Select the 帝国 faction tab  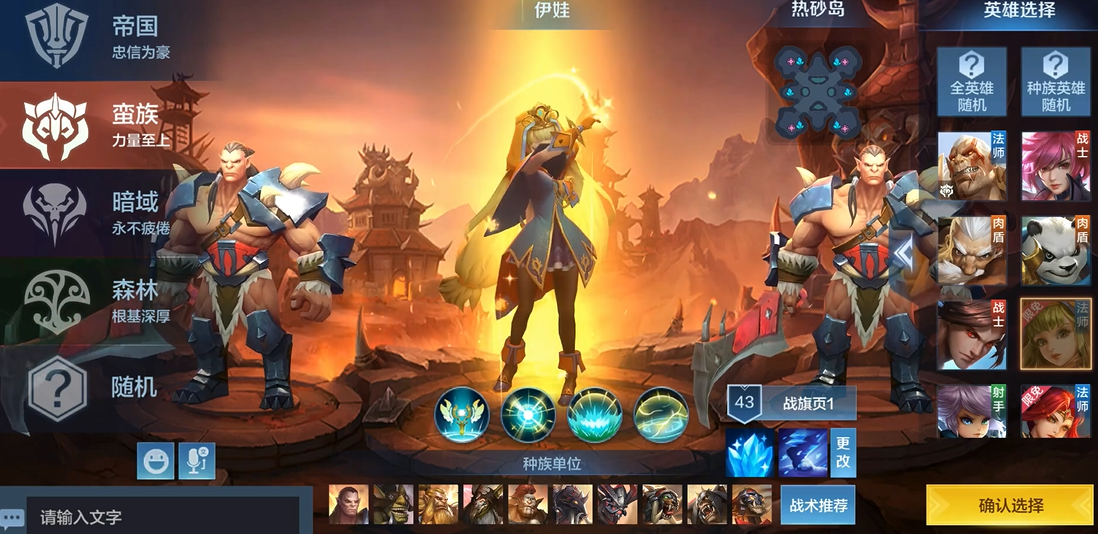pyautogui.click(x=100, y=38)
